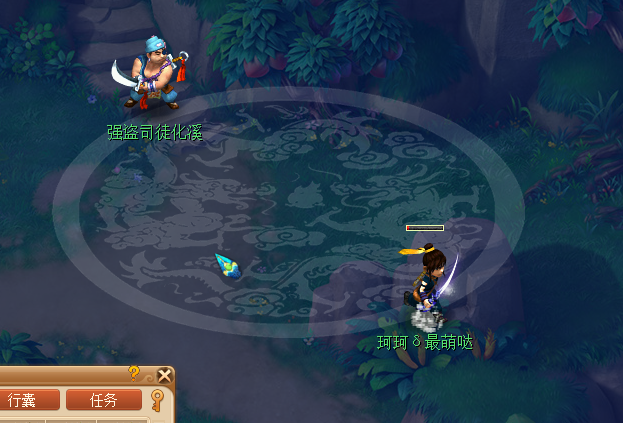Close the inventory panel
Viewport: 623px width, 423px height.
tap(165, 376)
